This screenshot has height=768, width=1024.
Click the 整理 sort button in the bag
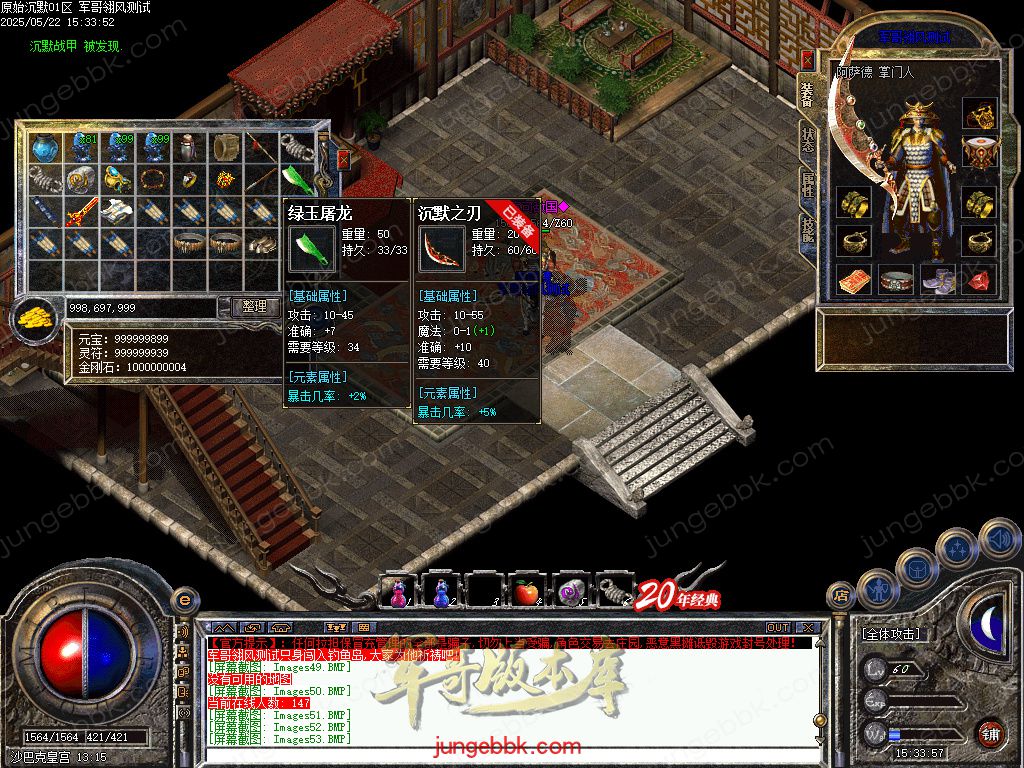click(255, 307)
